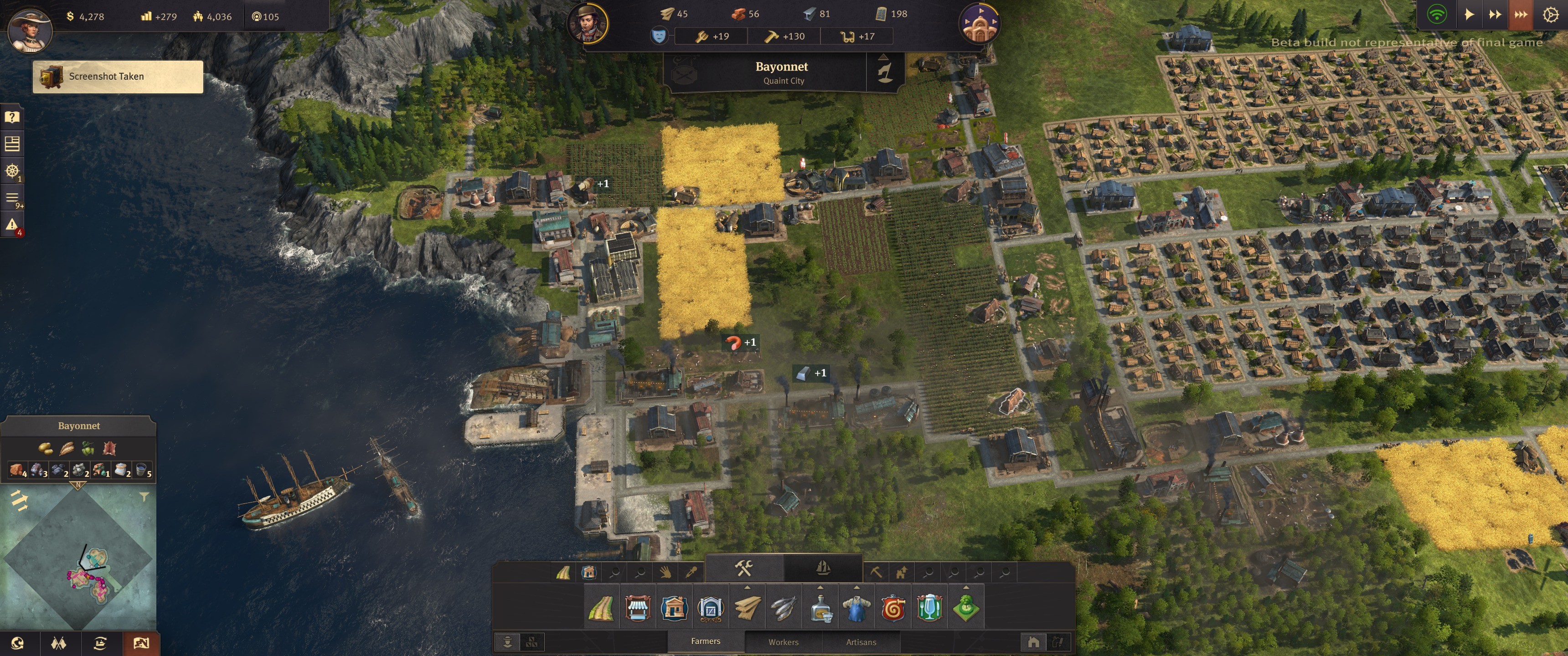This screenshot has width=1568, height=656.
Task: Open the diplomacy crossed flags button
Action: (59, 643)
